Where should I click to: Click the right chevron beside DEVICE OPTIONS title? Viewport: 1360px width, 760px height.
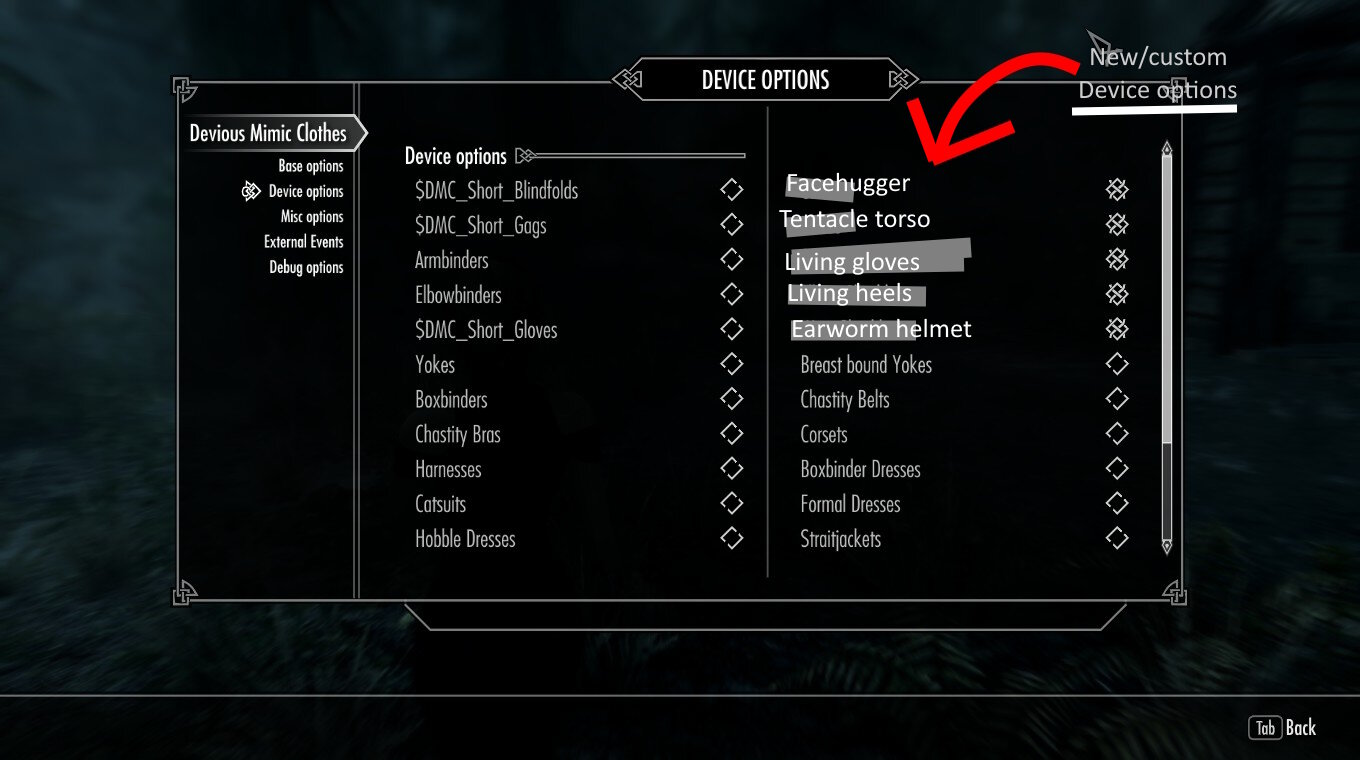pyautogui.click(x=903, y=79)
